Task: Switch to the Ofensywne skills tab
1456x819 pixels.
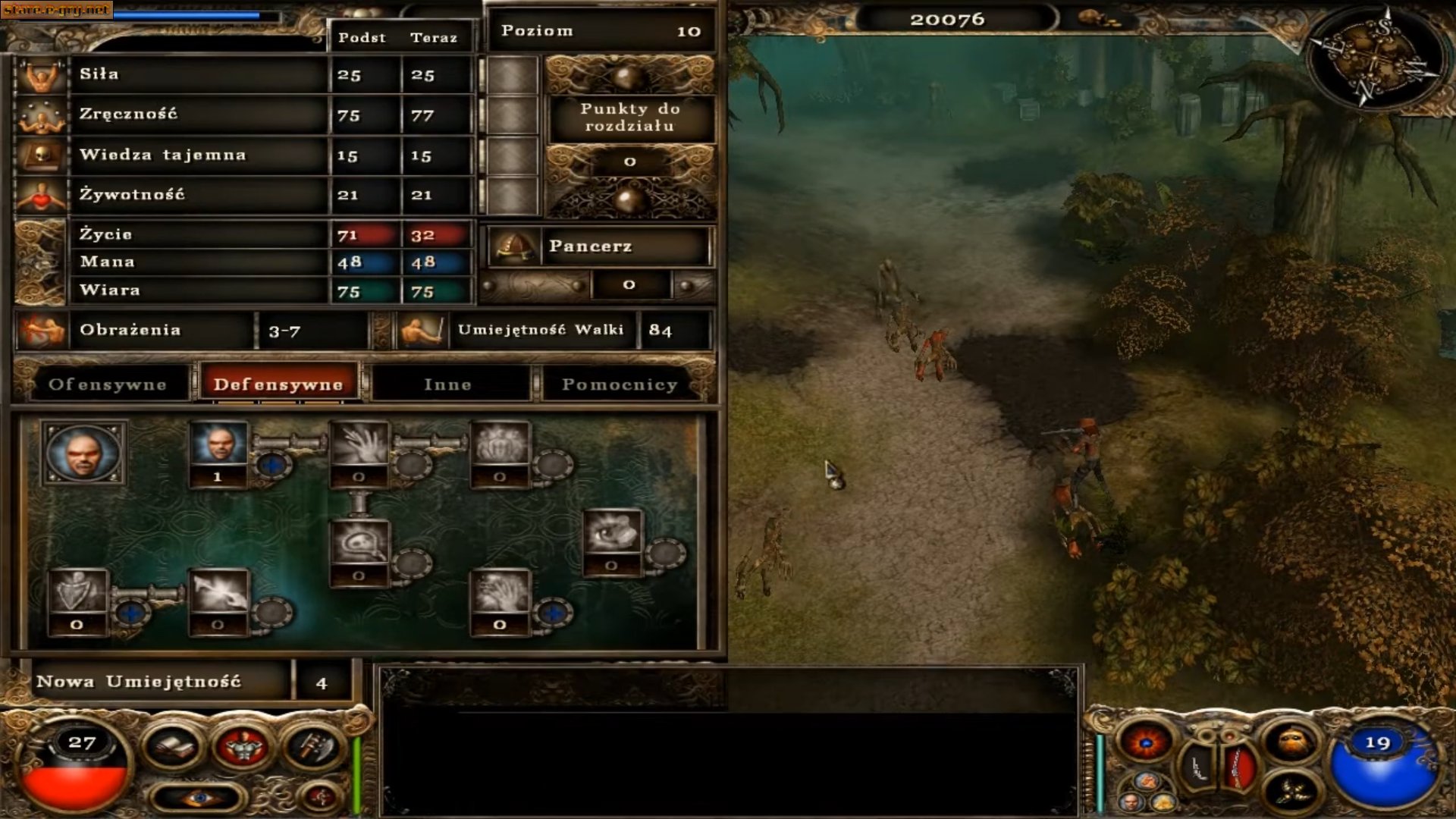Action: (107, 384)
